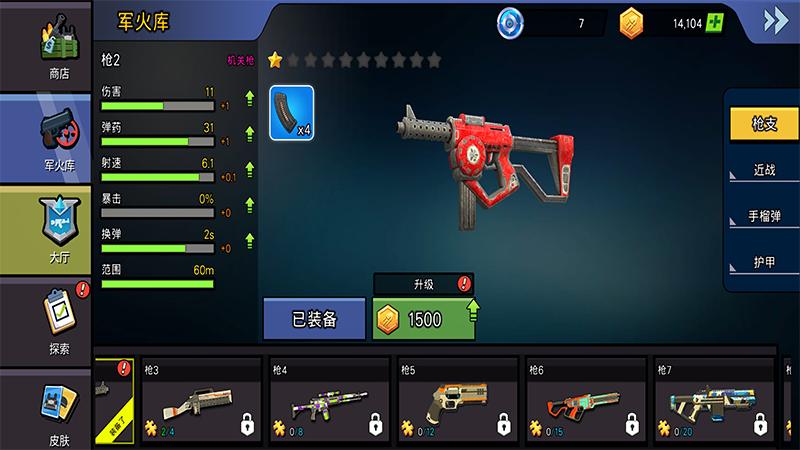
Task: Go to the 大厅 lobby
Action: pyautogui.click(x=58, y=229)
